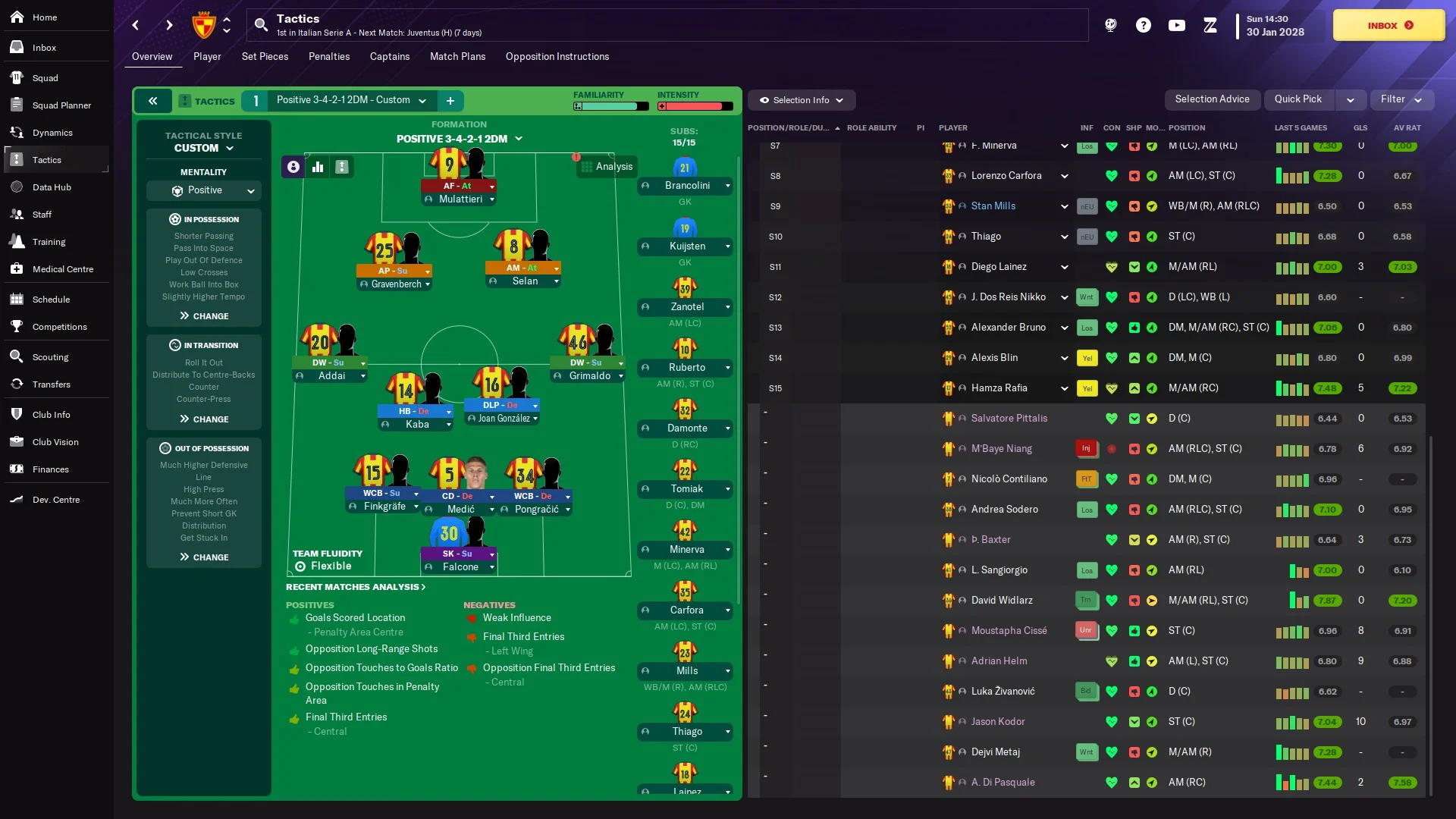The height and width of the screenshot is (819, 1456).
Task: Switch to the Match Plans tab
Action: [x=457, y=57]
